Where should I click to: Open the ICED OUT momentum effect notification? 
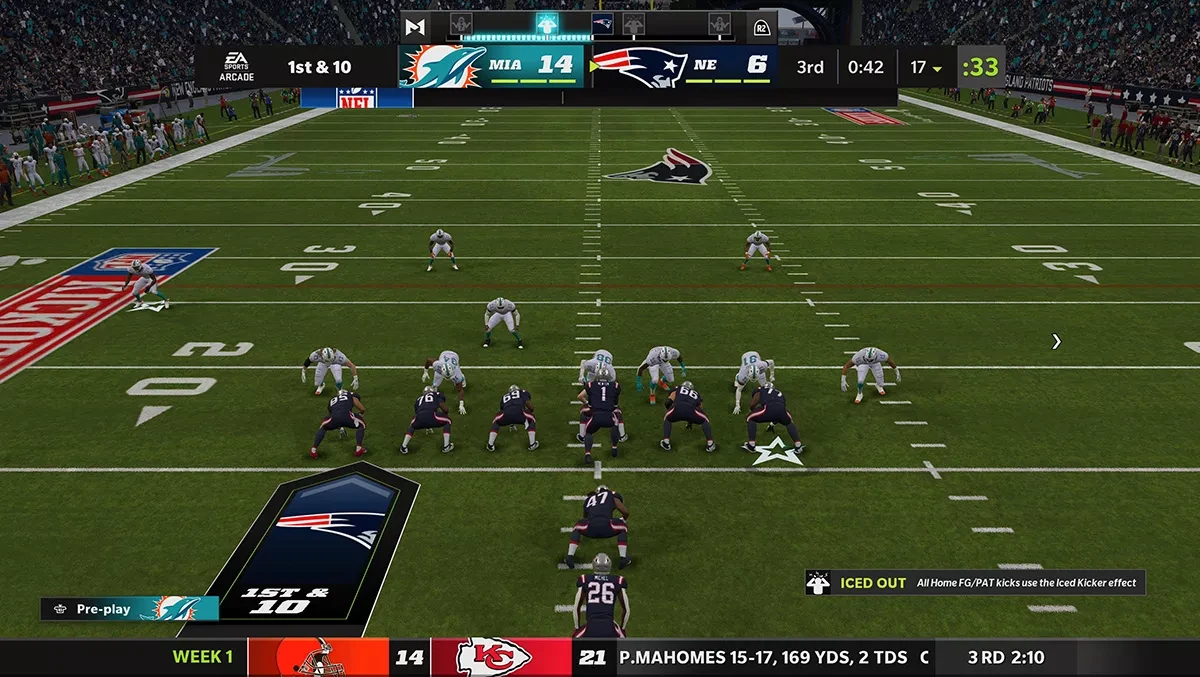tap(975, 583)
